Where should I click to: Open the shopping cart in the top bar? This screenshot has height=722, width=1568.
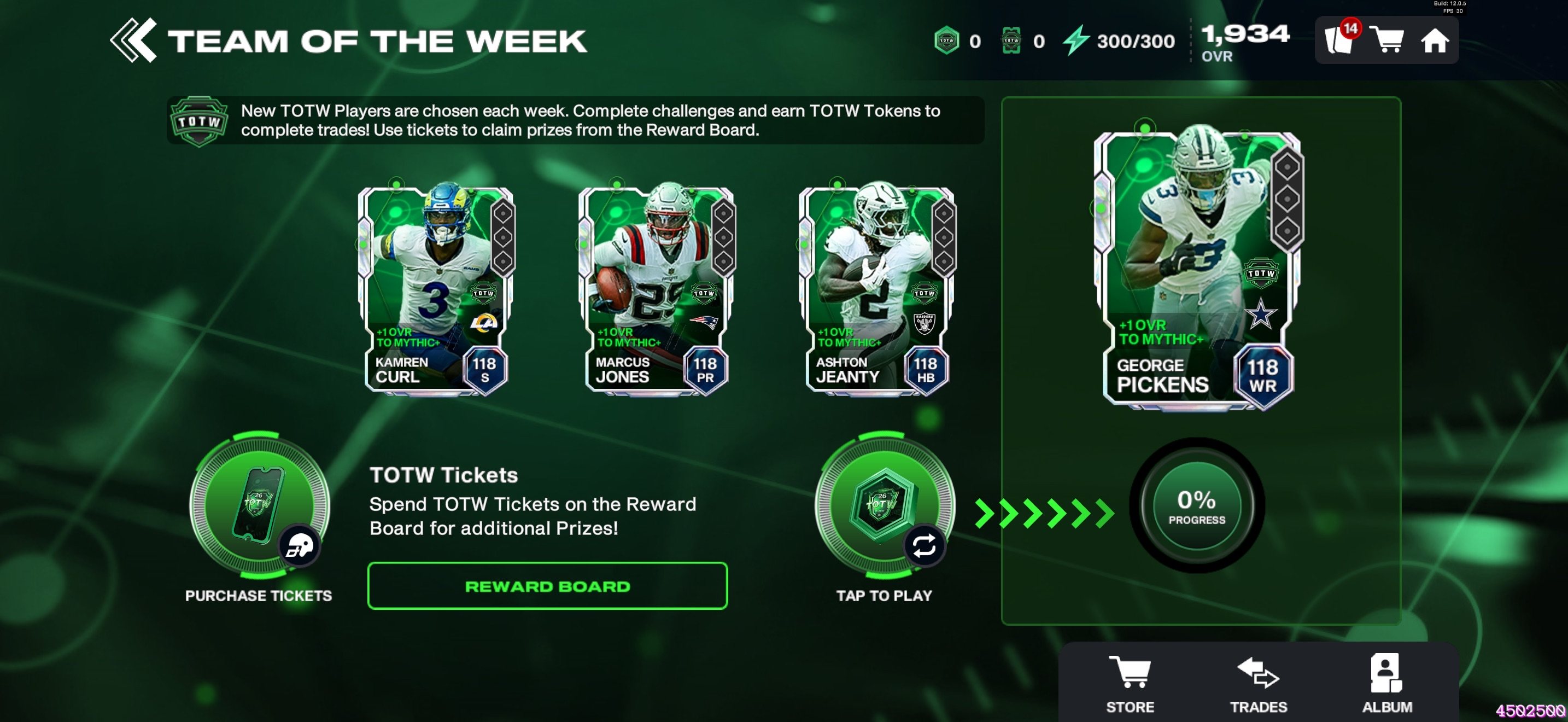coord(1387,40)
